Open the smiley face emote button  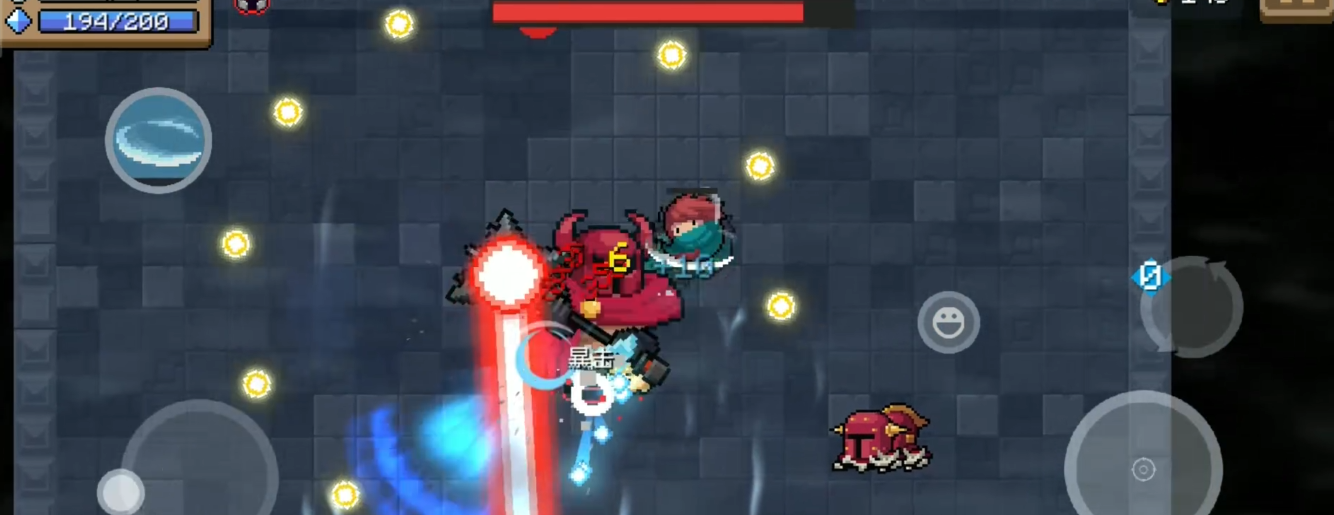pyautogui.click(x=948, y=322)
